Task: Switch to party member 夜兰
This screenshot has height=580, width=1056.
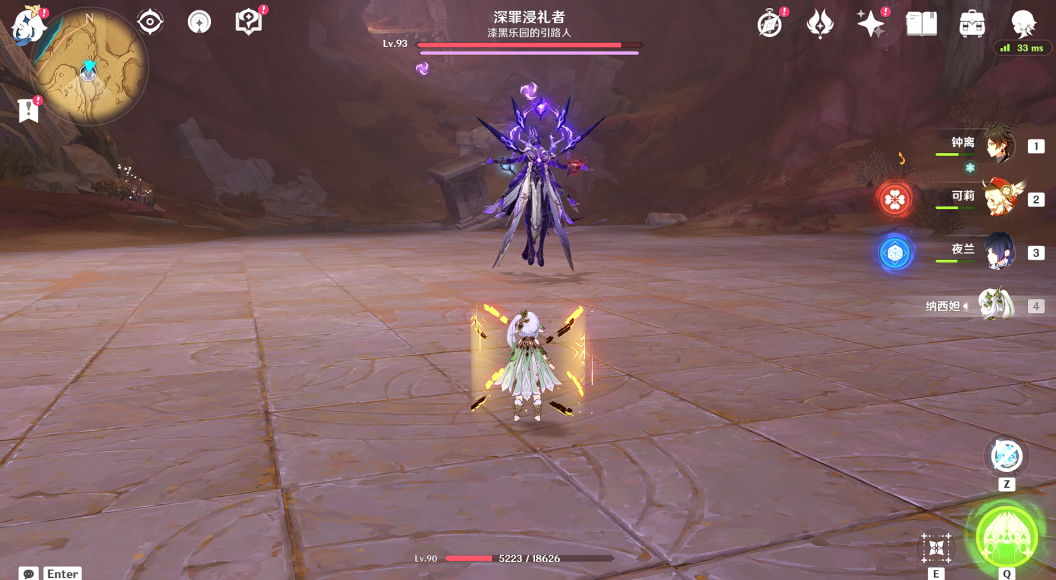Action: pyautogui.click(x=998, y=252)
